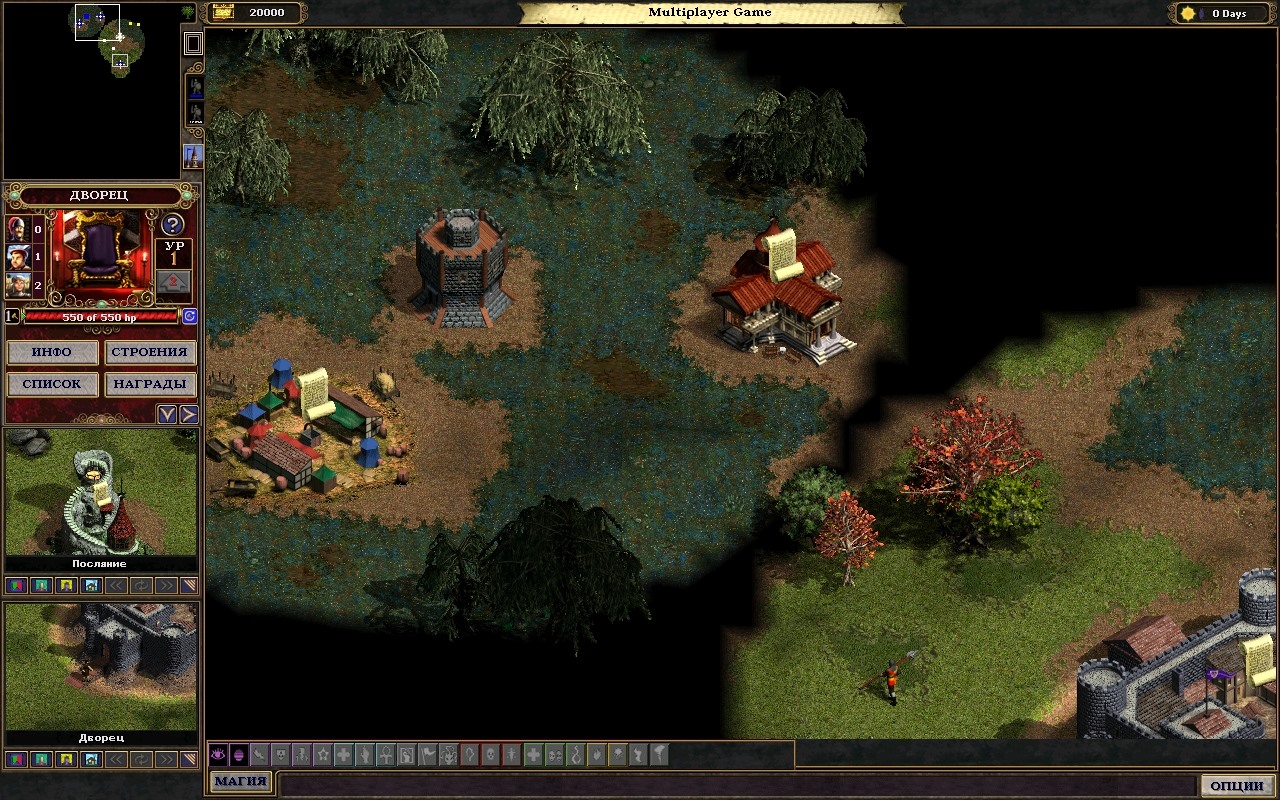Upgrade the palace to level 2
The height and width of the screenshot is (800, 1280).
[x=174, y=283]
